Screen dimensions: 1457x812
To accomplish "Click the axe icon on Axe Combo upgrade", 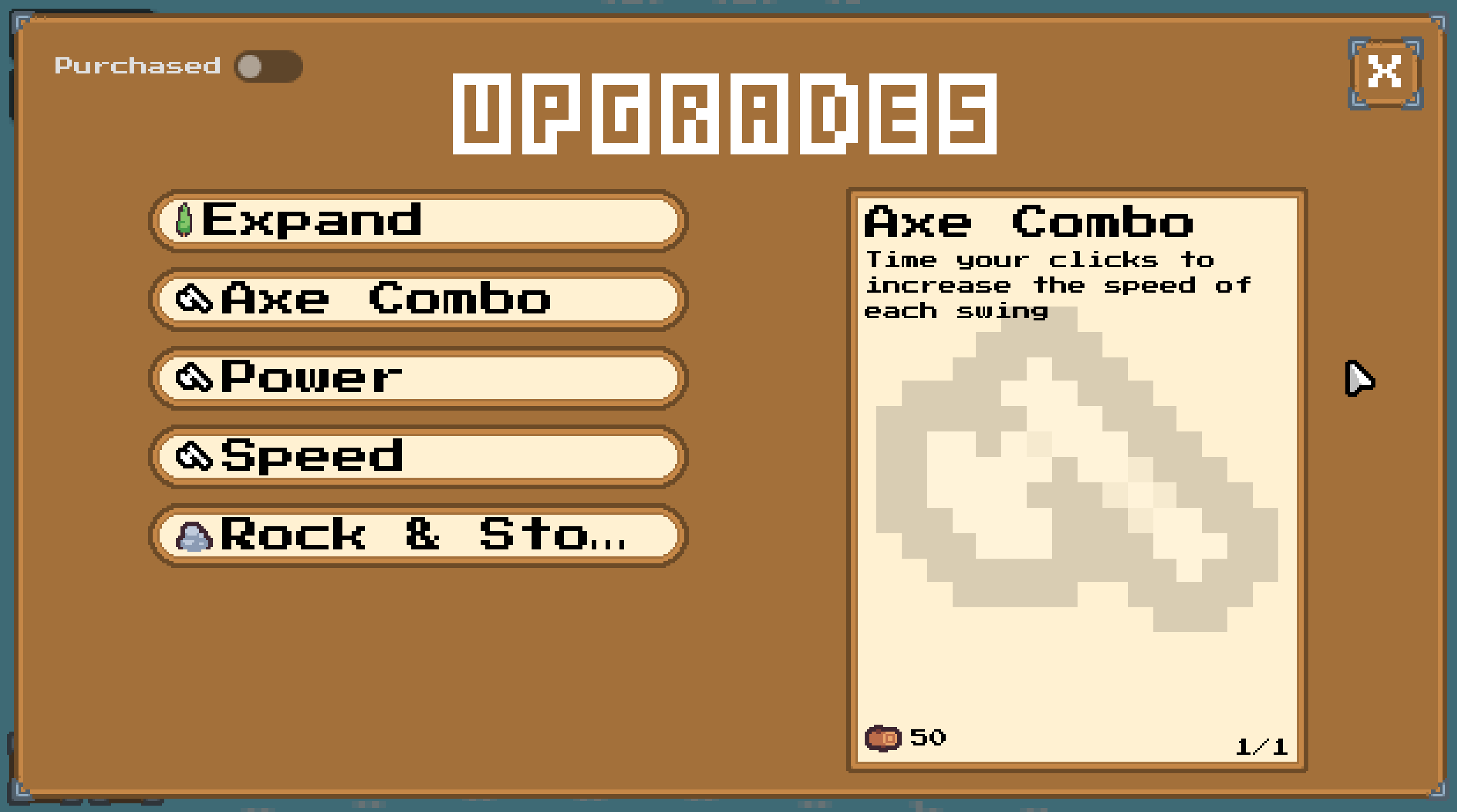I will (196, 300).
